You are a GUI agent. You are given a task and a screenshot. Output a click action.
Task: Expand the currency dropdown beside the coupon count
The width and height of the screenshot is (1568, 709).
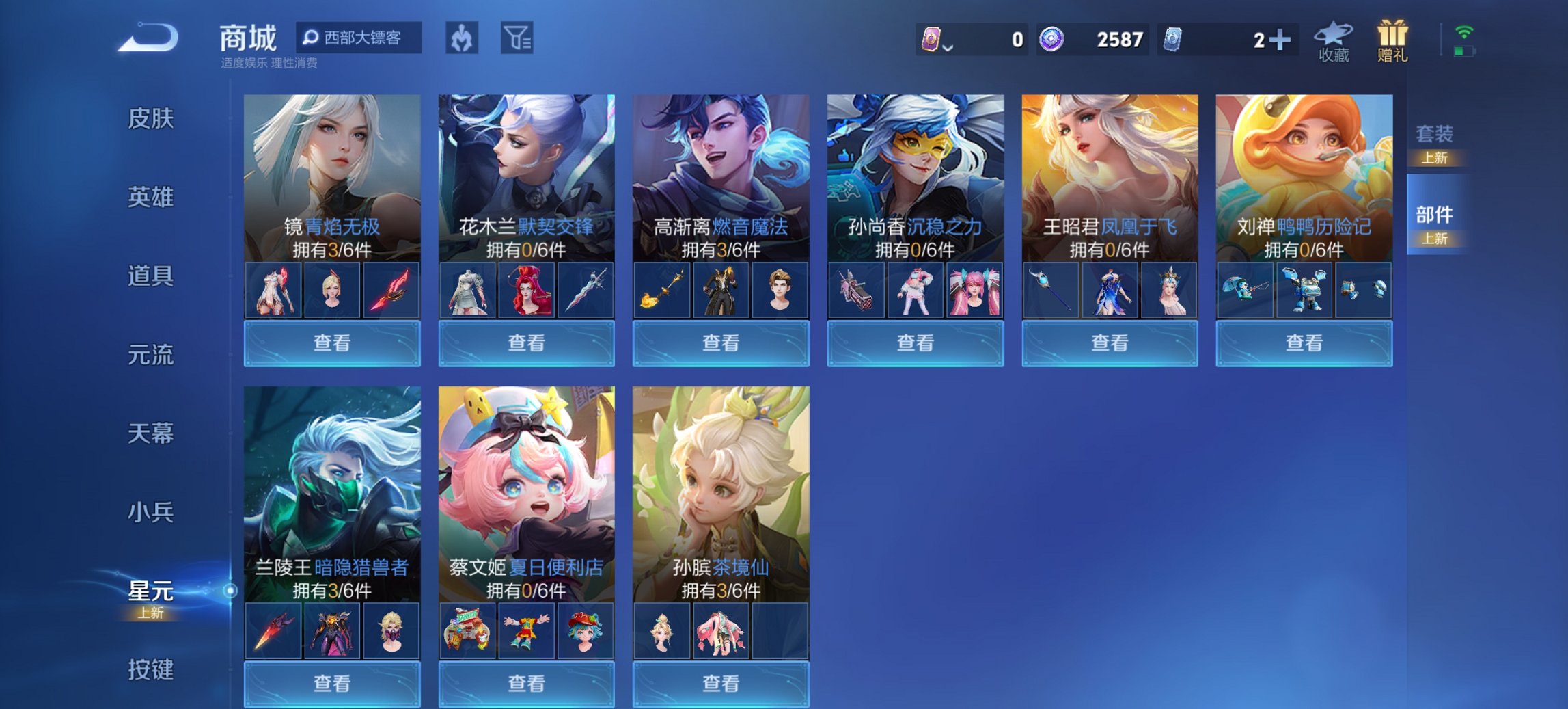(948, 48)
